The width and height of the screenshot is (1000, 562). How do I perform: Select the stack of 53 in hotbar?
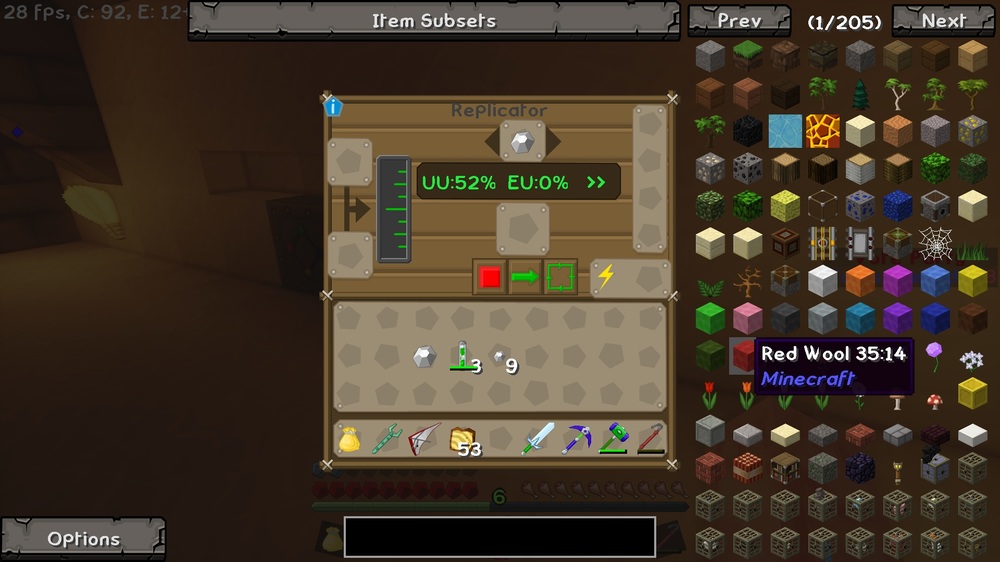pyautogui.click(x=463, y=439)
